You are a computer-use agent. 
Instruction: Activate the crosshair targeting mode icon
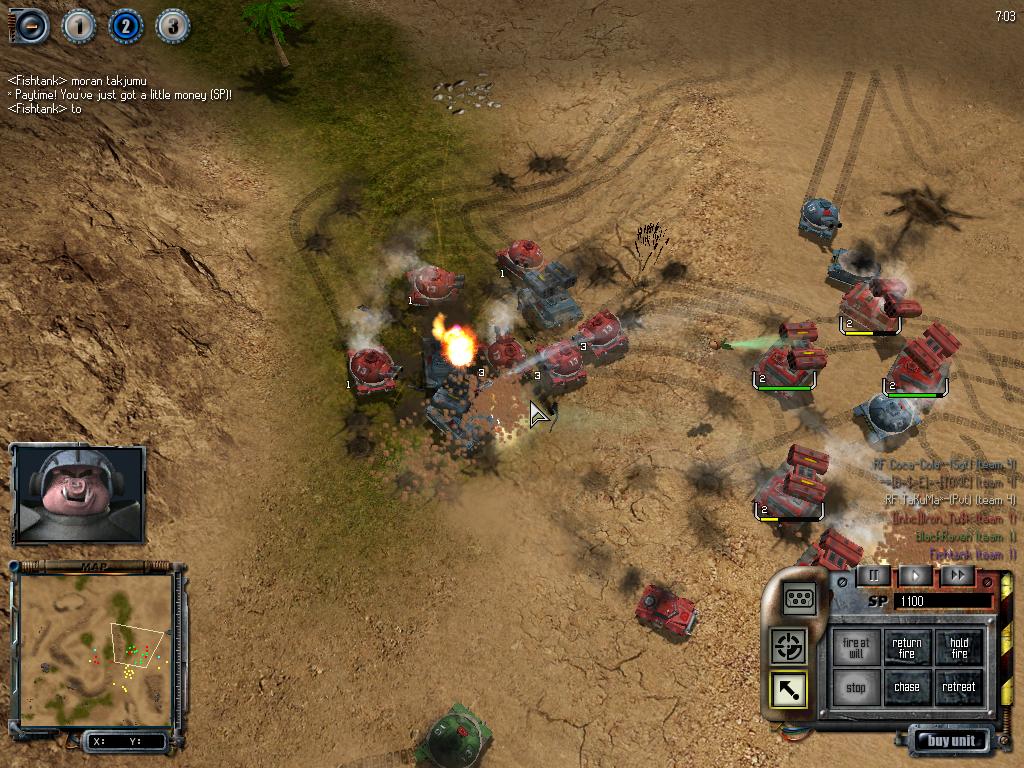coord(789,645)
